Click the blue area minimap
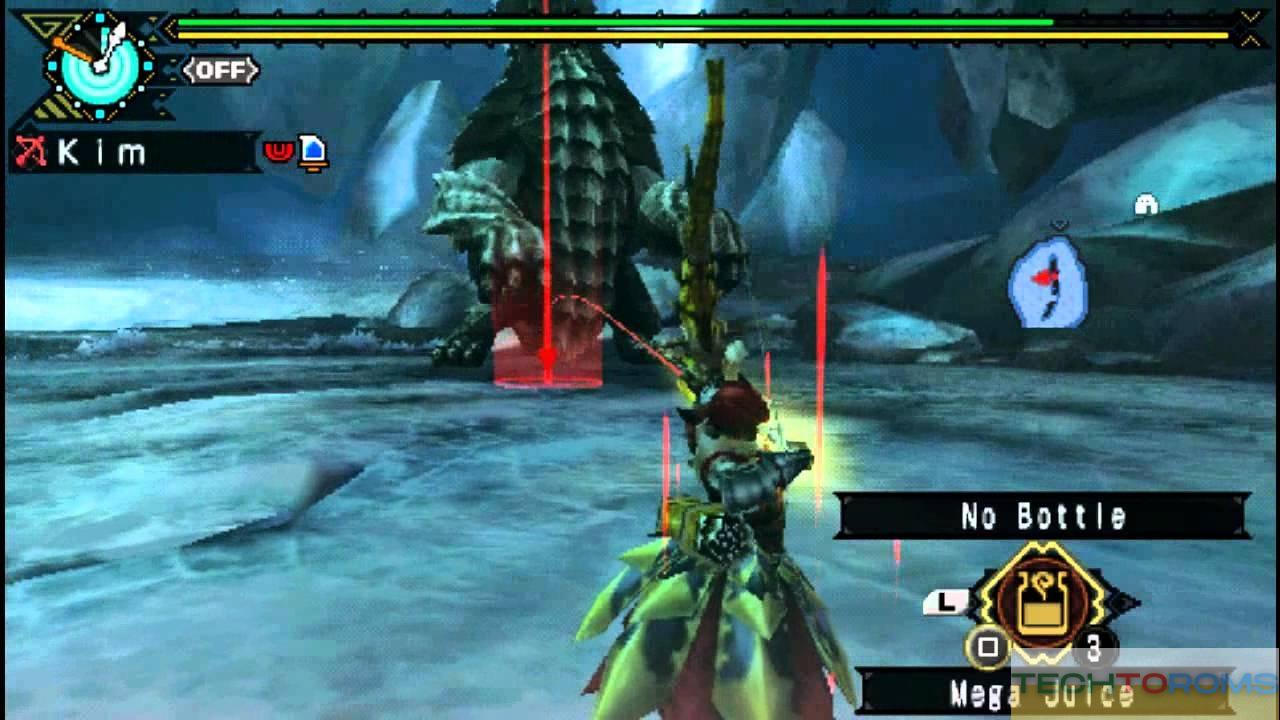The height and width of the screenshot is (720, 1280). point(1048,280)
